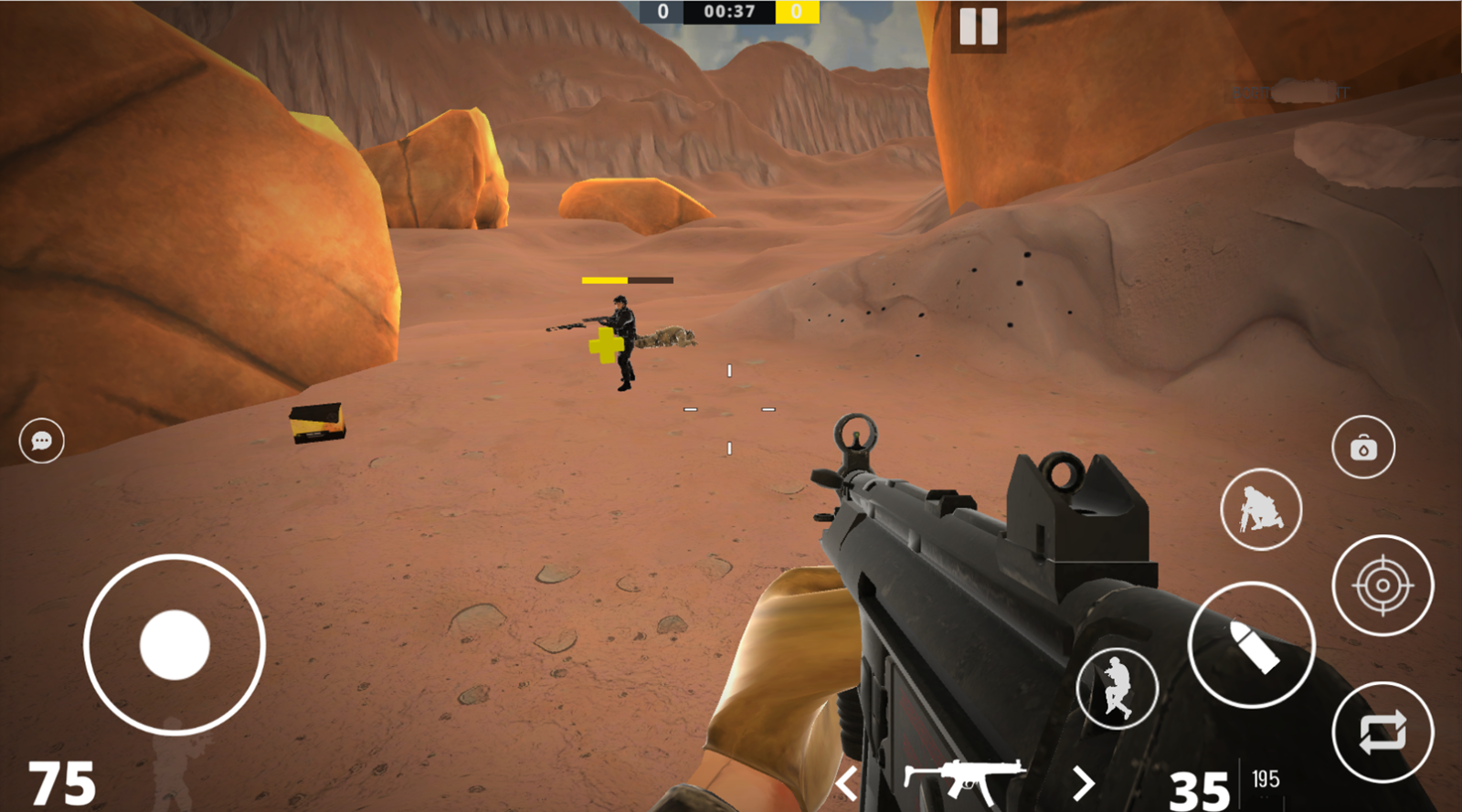Tap the soldier silhouette above the 75 health counter

174,762
